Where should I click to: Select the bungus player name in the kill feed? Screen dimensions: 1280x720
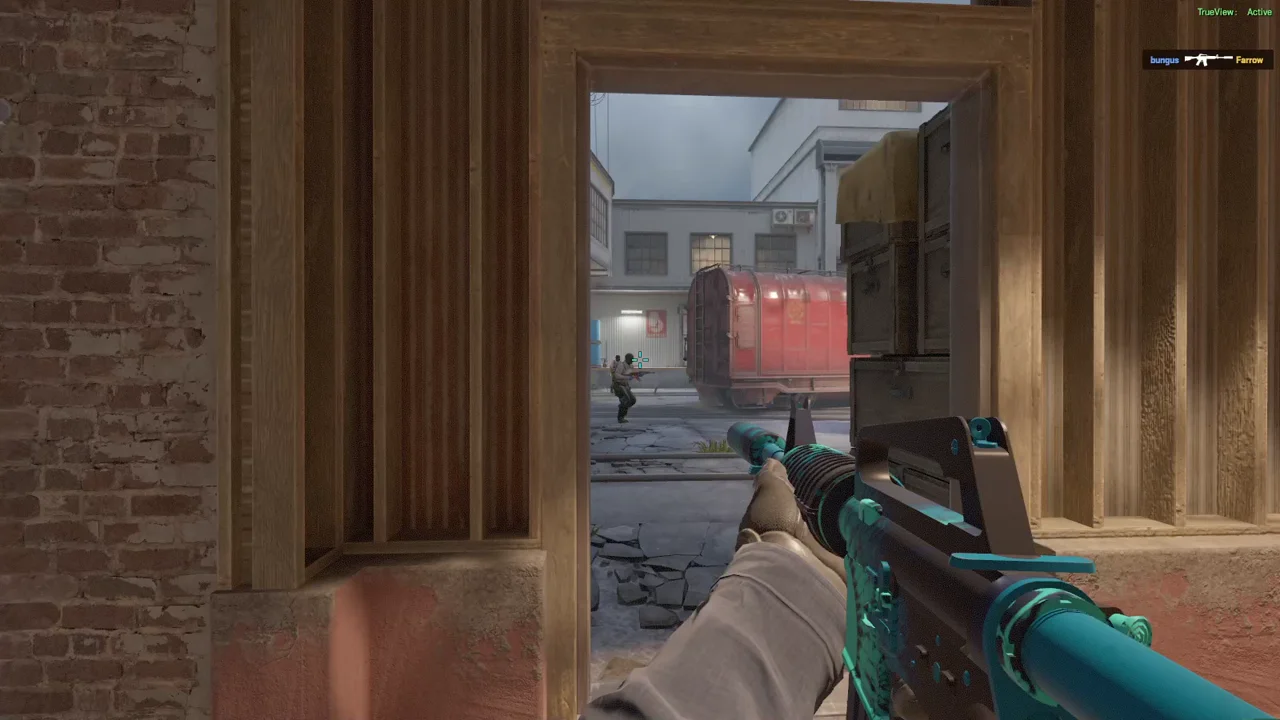coord(1164,59)
